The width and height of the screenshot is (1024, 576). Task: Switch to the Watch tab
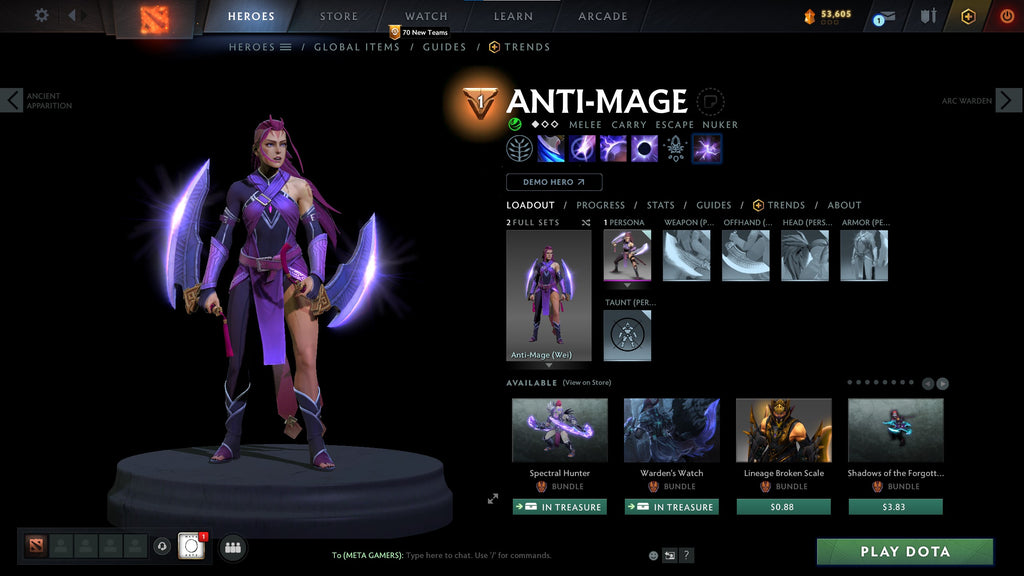pyautogui.click(x=426, y=16)
